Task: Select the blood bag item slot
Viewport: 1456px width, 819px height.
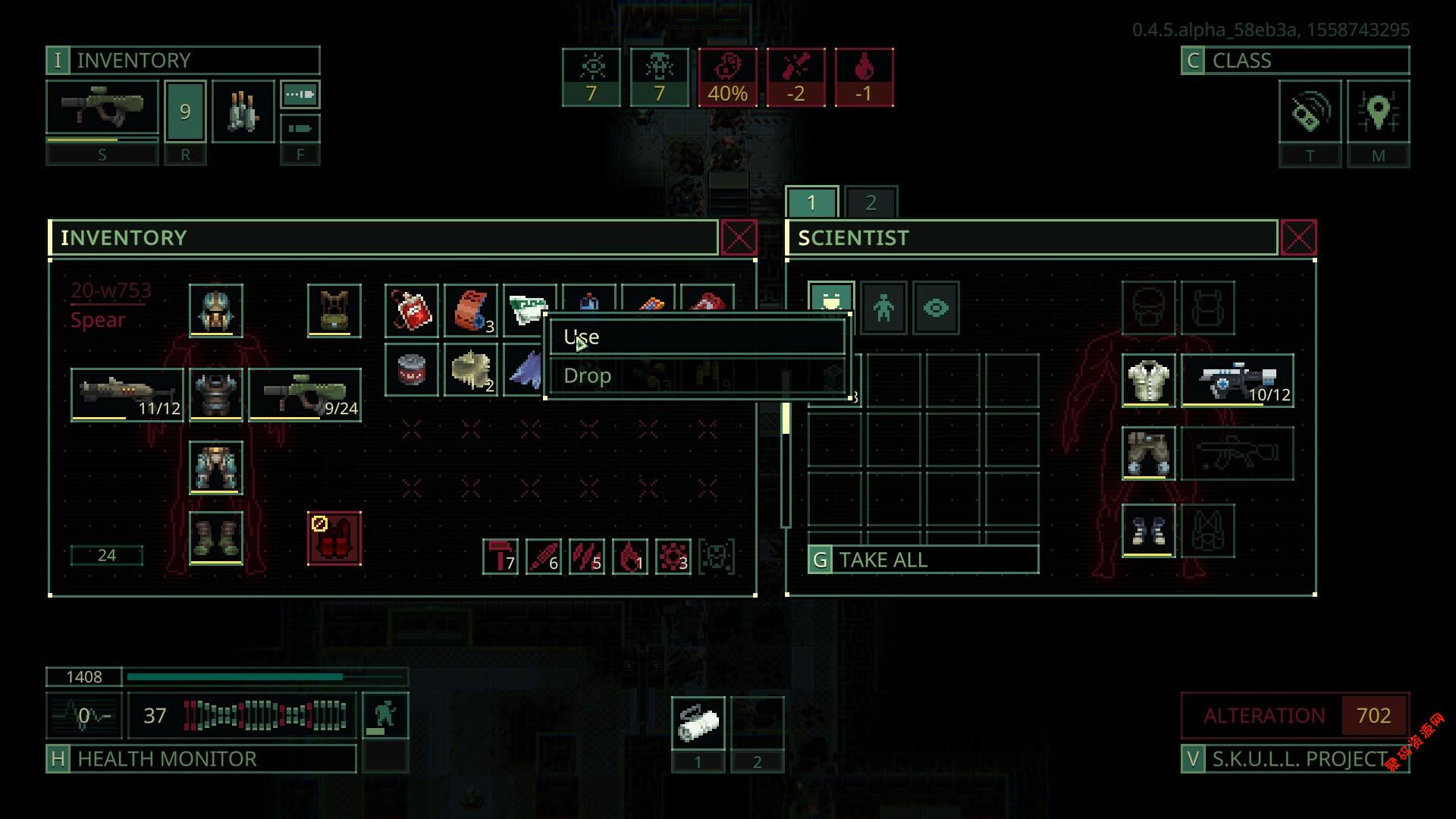Action: 411,311
